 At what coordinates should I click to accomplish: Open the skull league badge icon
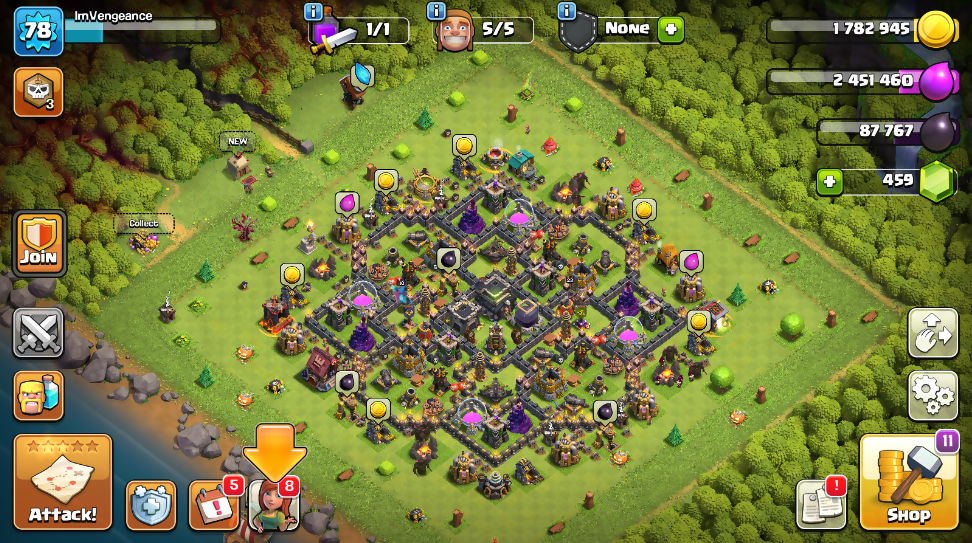coord(38,92)
